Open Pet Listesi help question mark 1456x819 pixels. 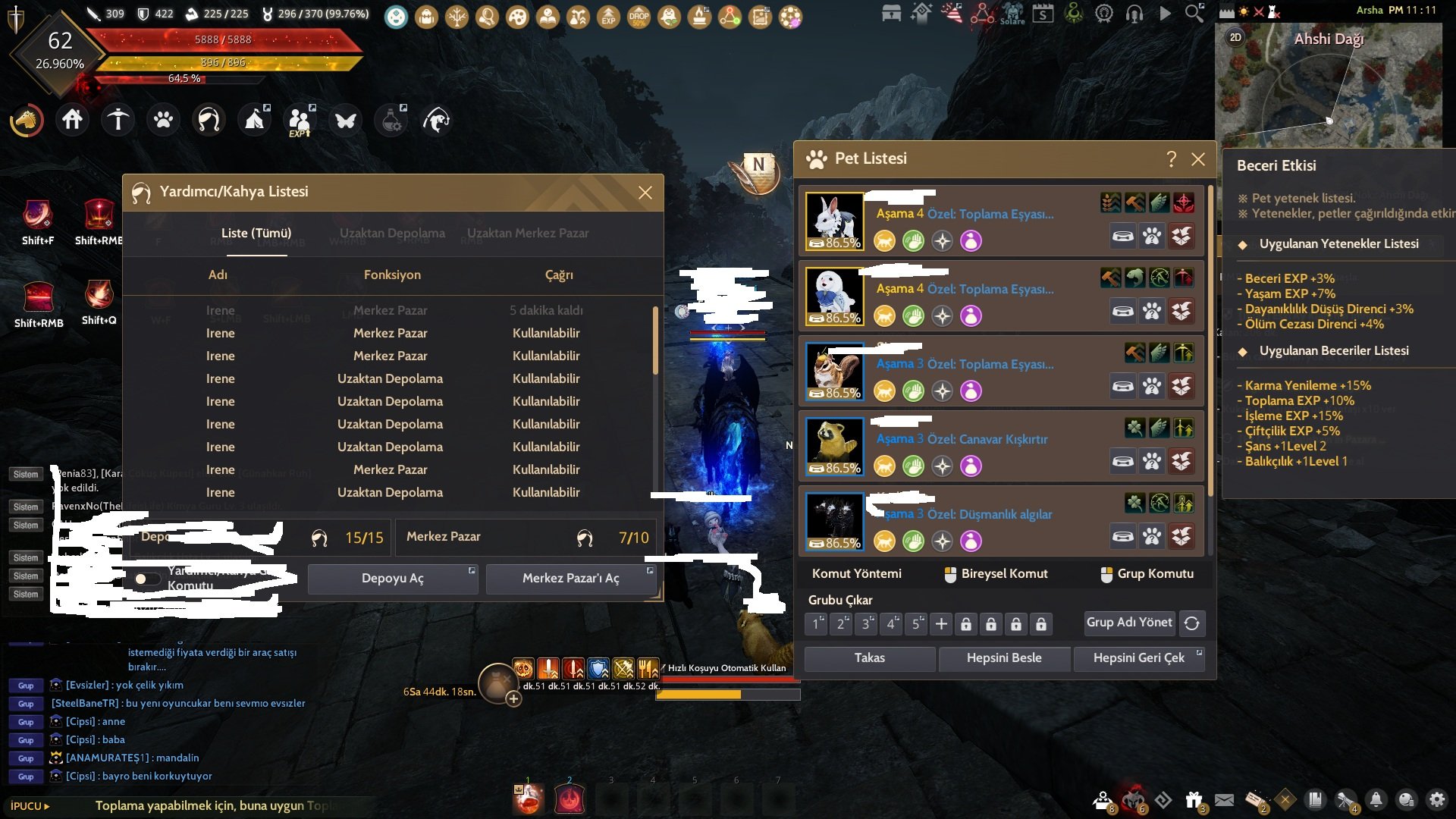(x=1172, y=159)
